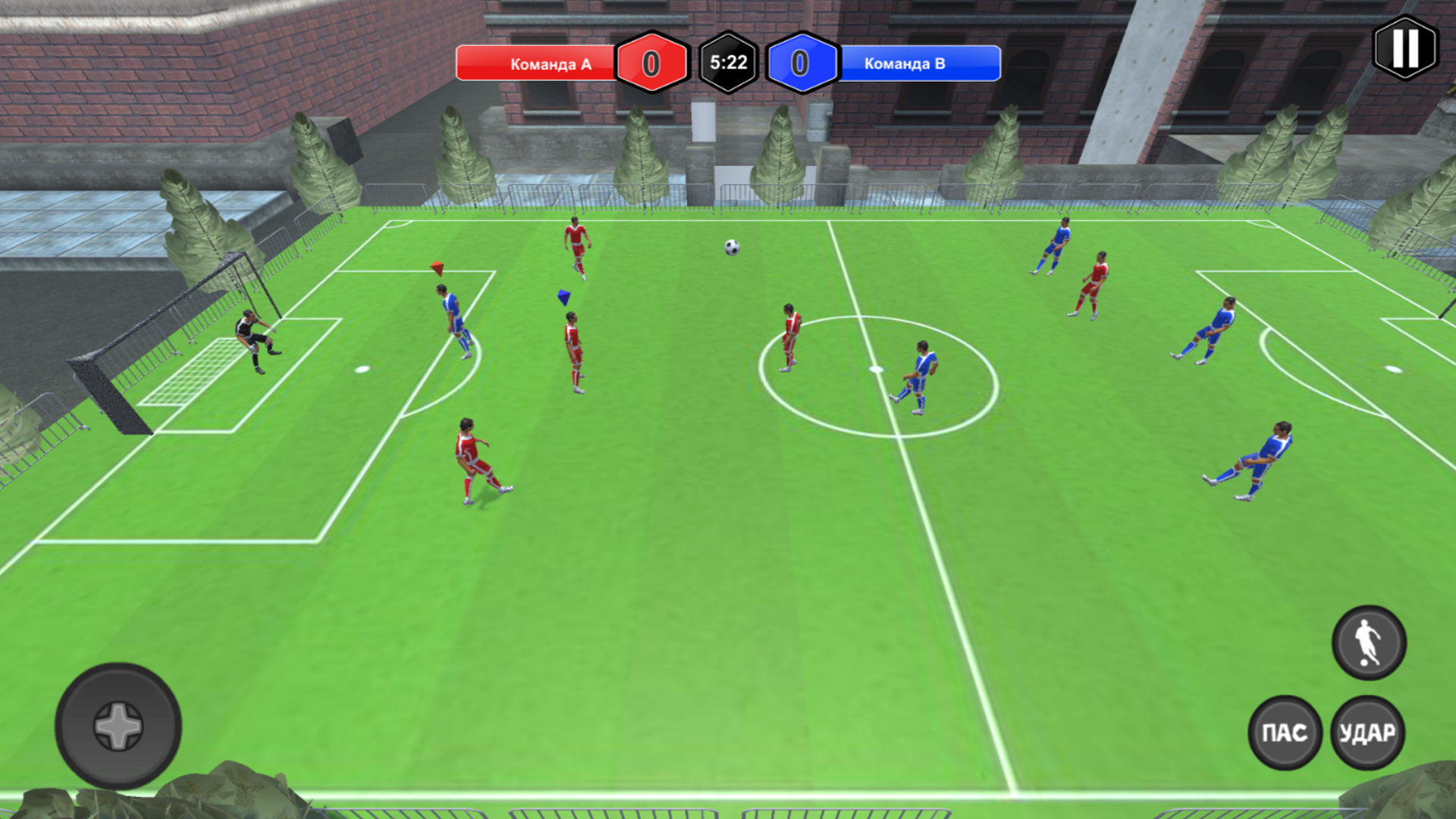This screenshot has height=819, width=1456.
Task: Click the blue hexagon showing Team B's score
Action: [x=802, y=64]
